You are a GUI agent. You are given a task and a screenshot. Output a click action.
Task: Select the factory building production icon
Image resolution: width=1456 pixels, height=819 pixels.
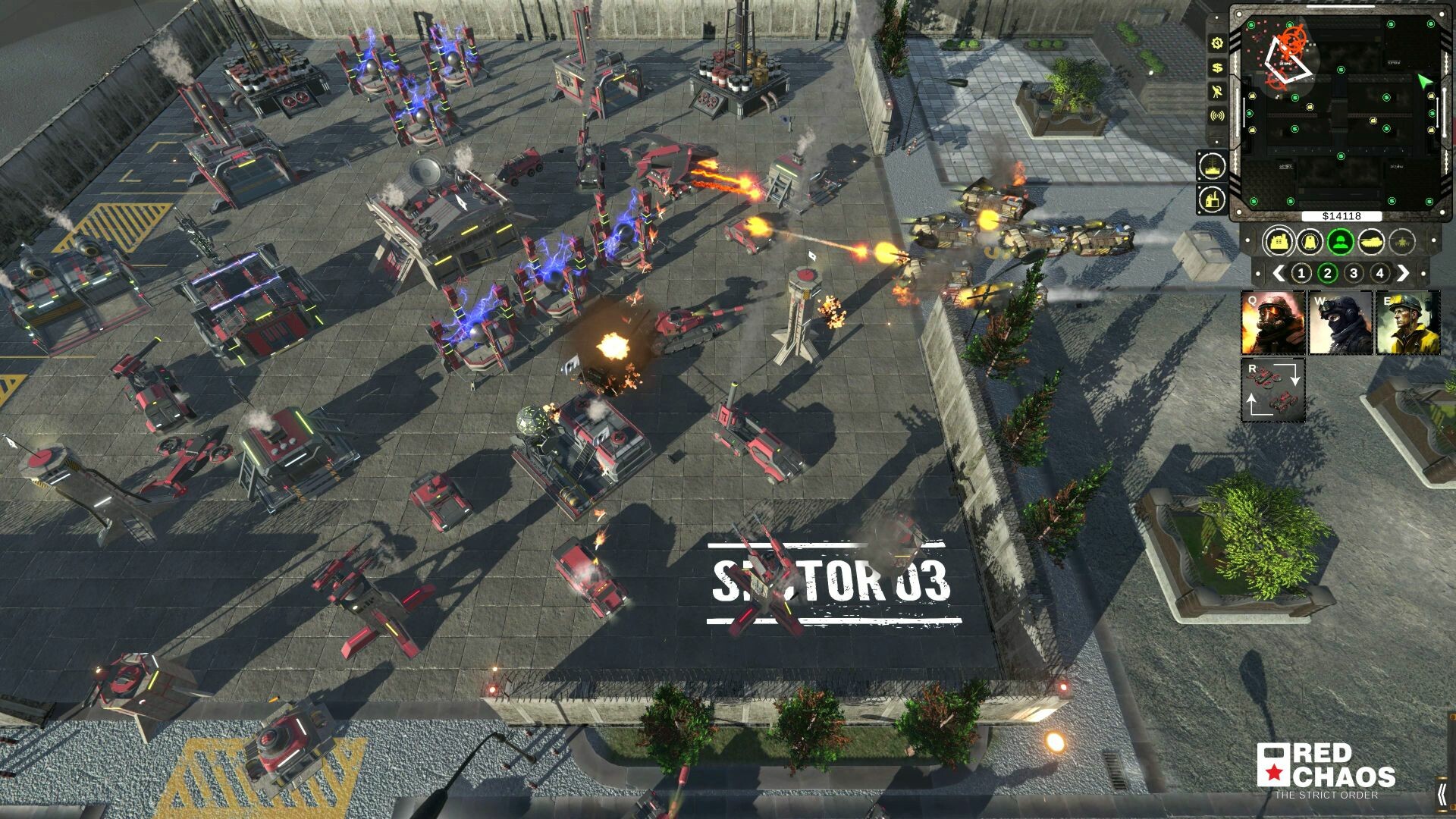coord(1213,197)
